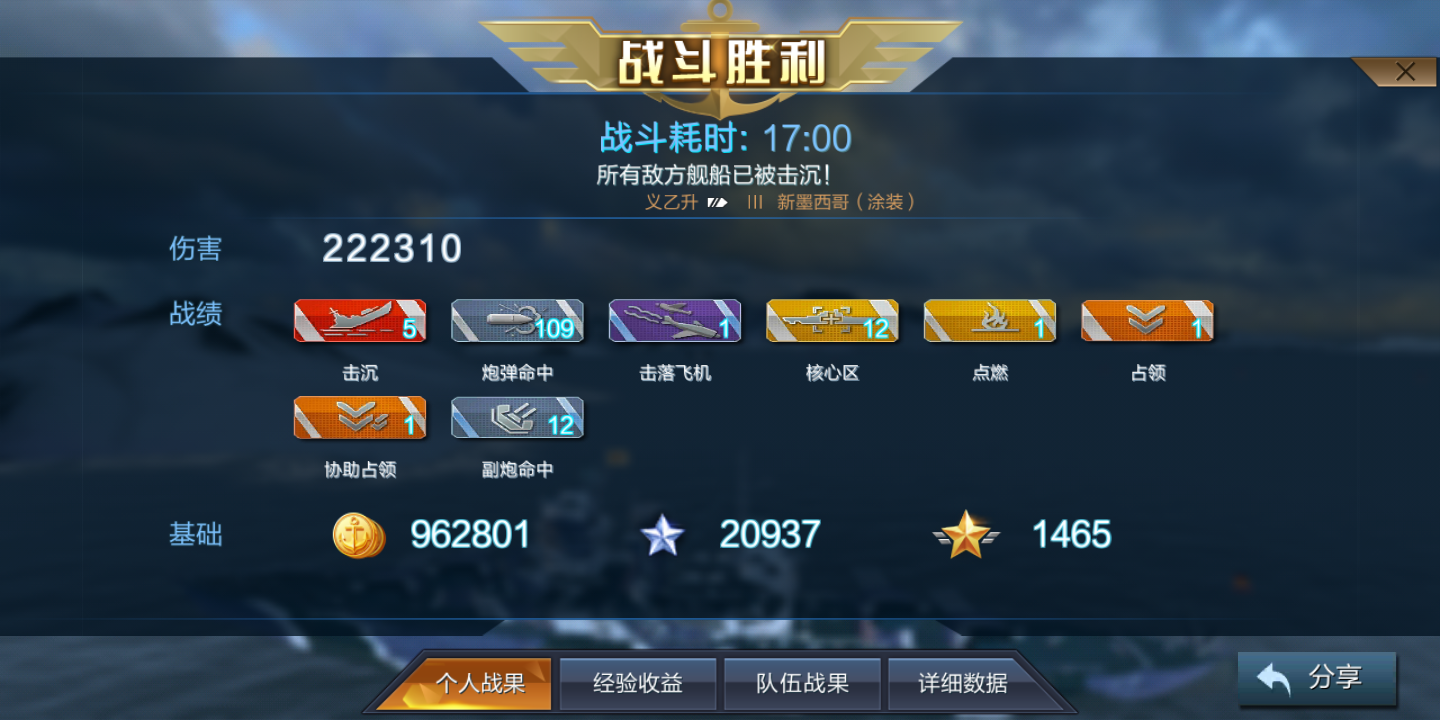The height and width of the screenshot is (720, 1440).
Task: Click the 协助占领 assist capture badge
Action: pyautogui.click(x=359, y=417)
